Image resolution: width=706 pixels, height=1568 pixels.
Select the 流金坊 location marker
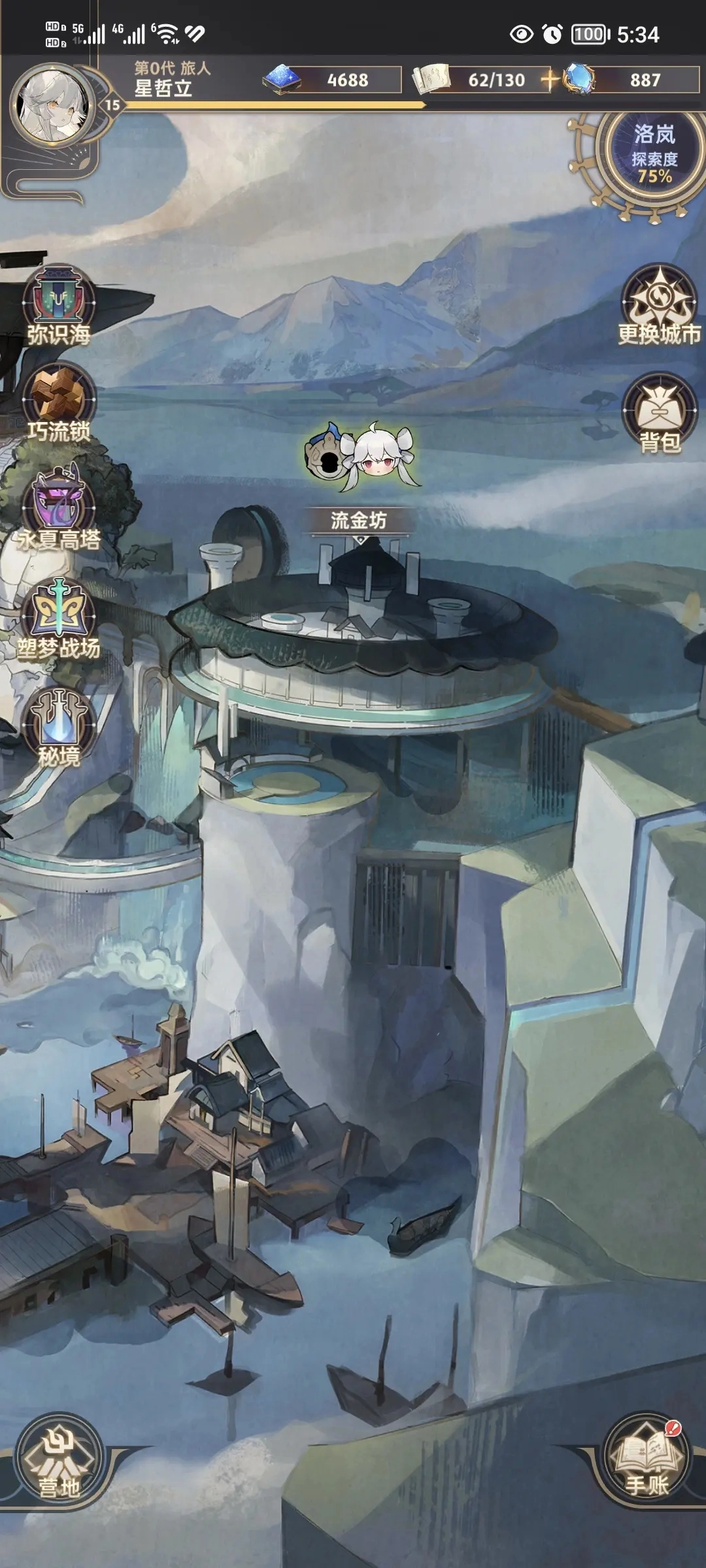(358, 521)
